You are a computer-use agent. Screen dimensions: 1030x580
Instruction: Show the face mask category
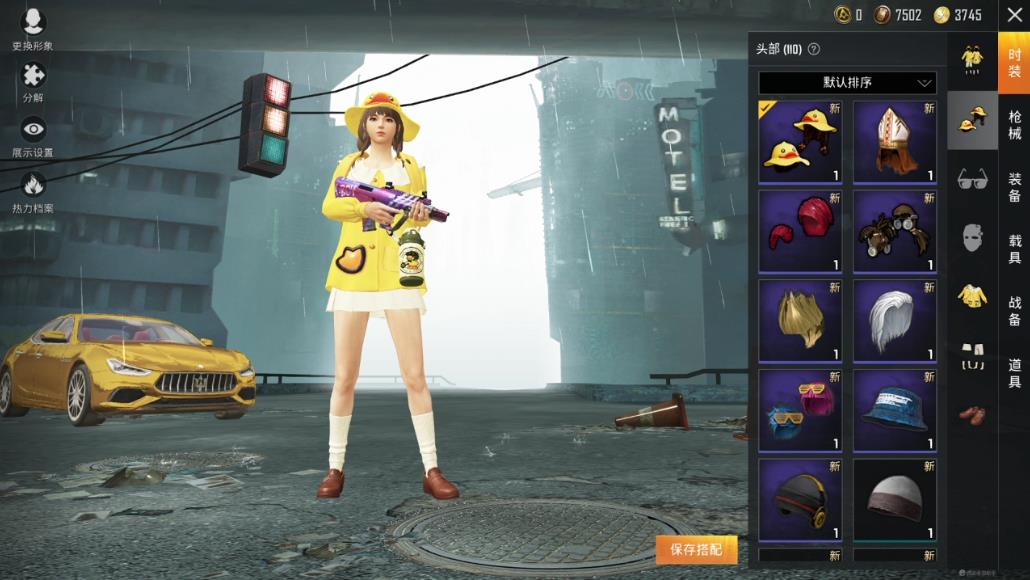(972, 237)
